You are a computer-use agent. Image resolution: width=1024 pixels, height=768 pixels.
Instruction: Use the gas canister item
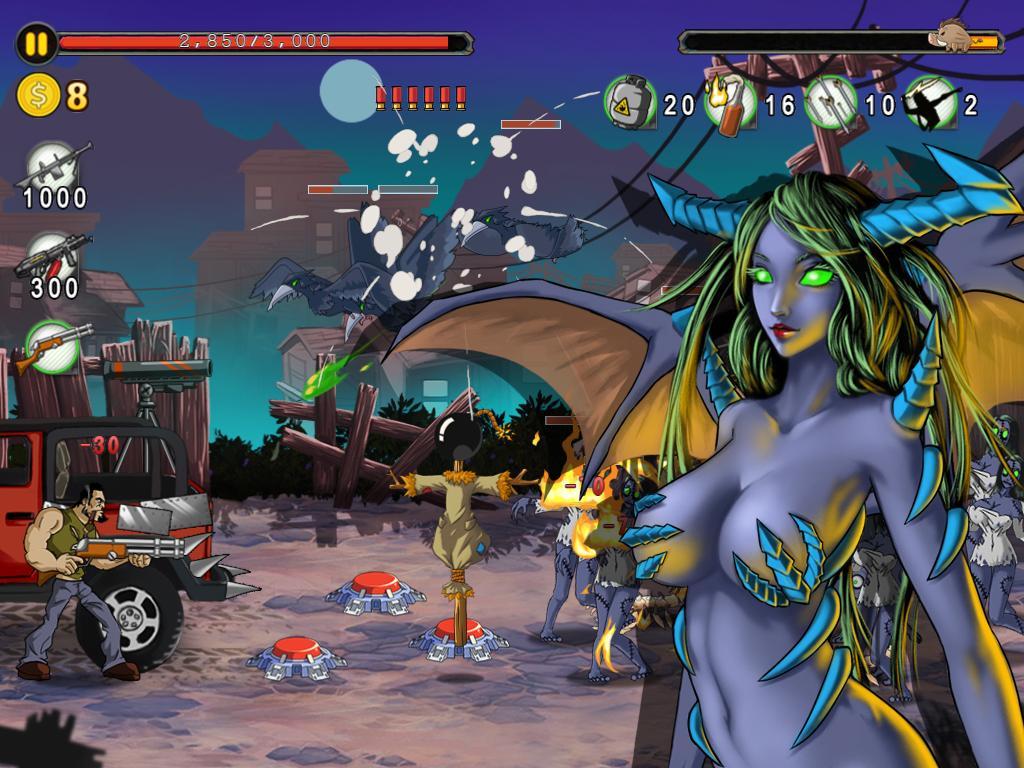[630, 103]
